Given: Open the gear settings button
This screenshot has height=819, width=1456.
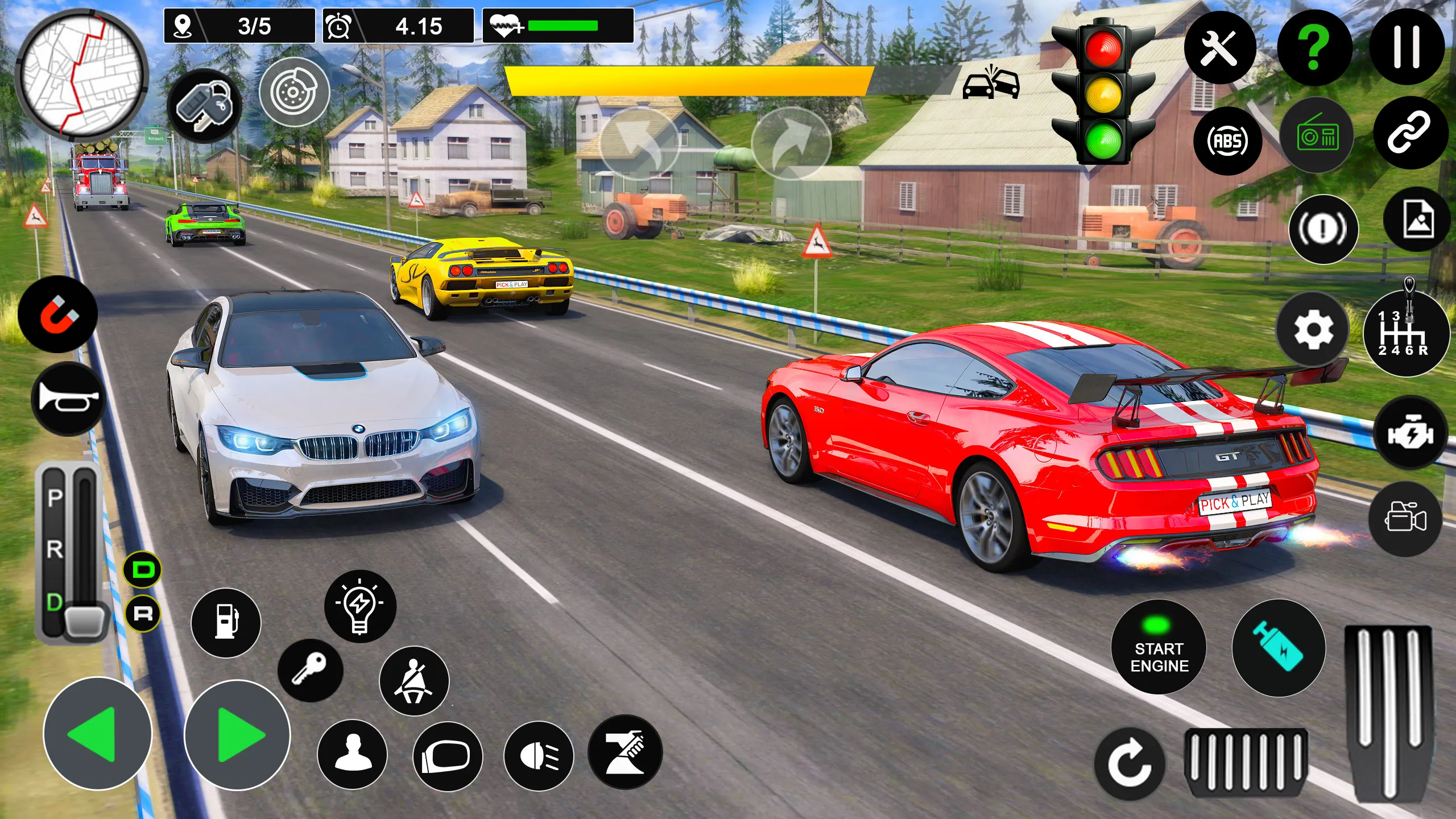Looking at the screenshot, I should [x=1313, y=330].
